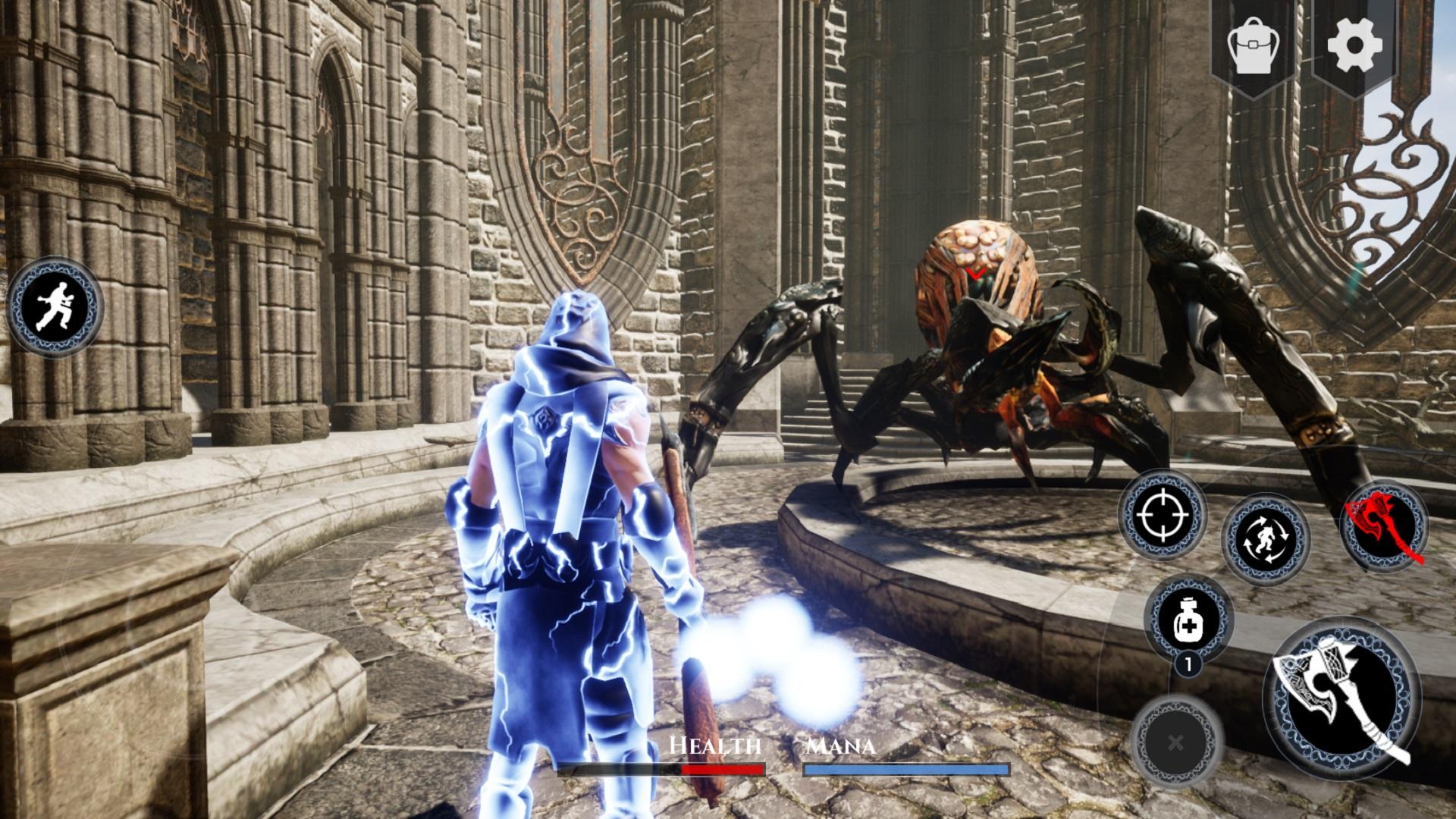Tap the sprint running figure button
Viewport: 1456px width, 819px height.
[x=53, y=306]
